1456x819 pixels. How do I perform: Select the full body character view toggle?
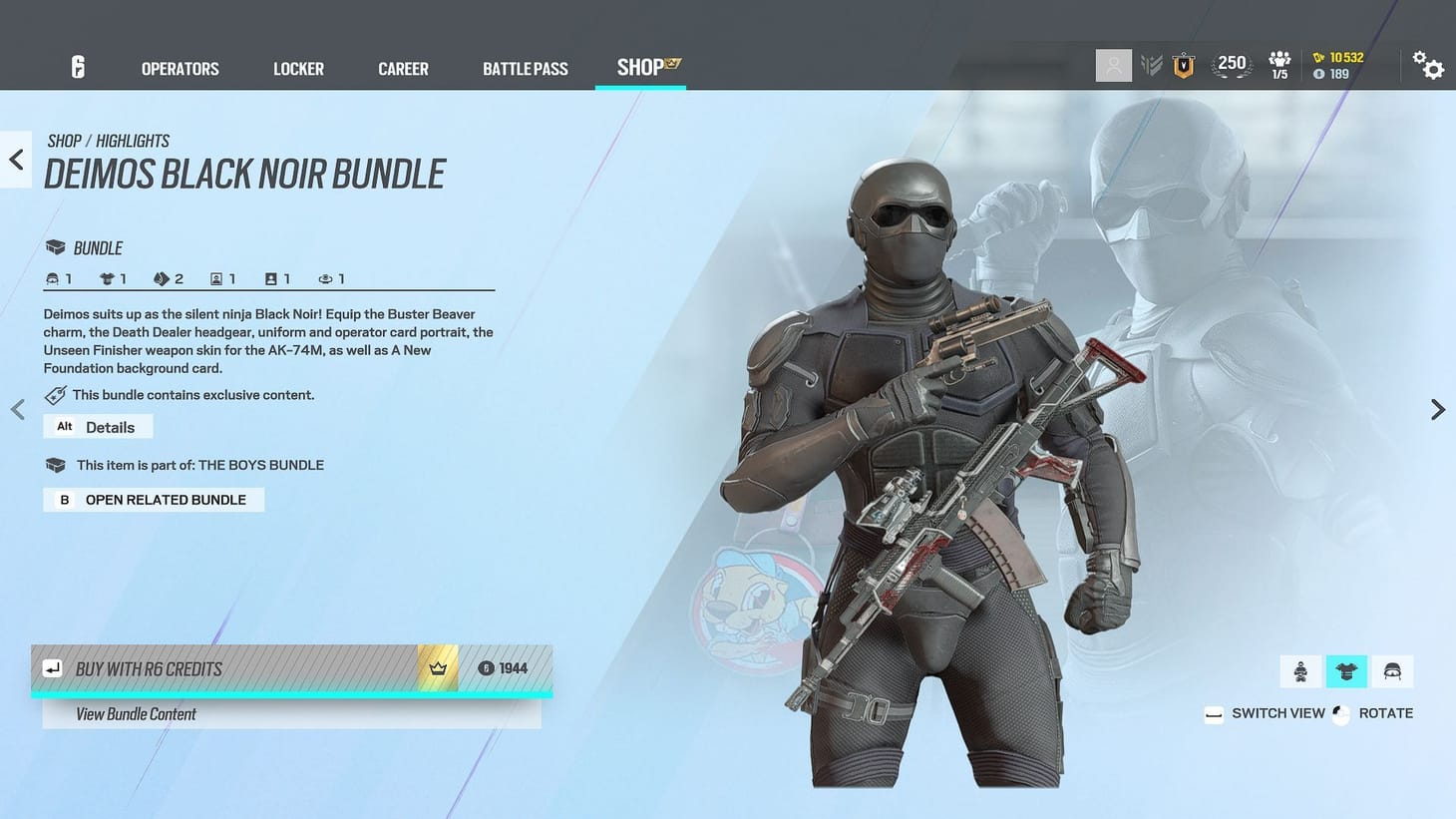1299,670
